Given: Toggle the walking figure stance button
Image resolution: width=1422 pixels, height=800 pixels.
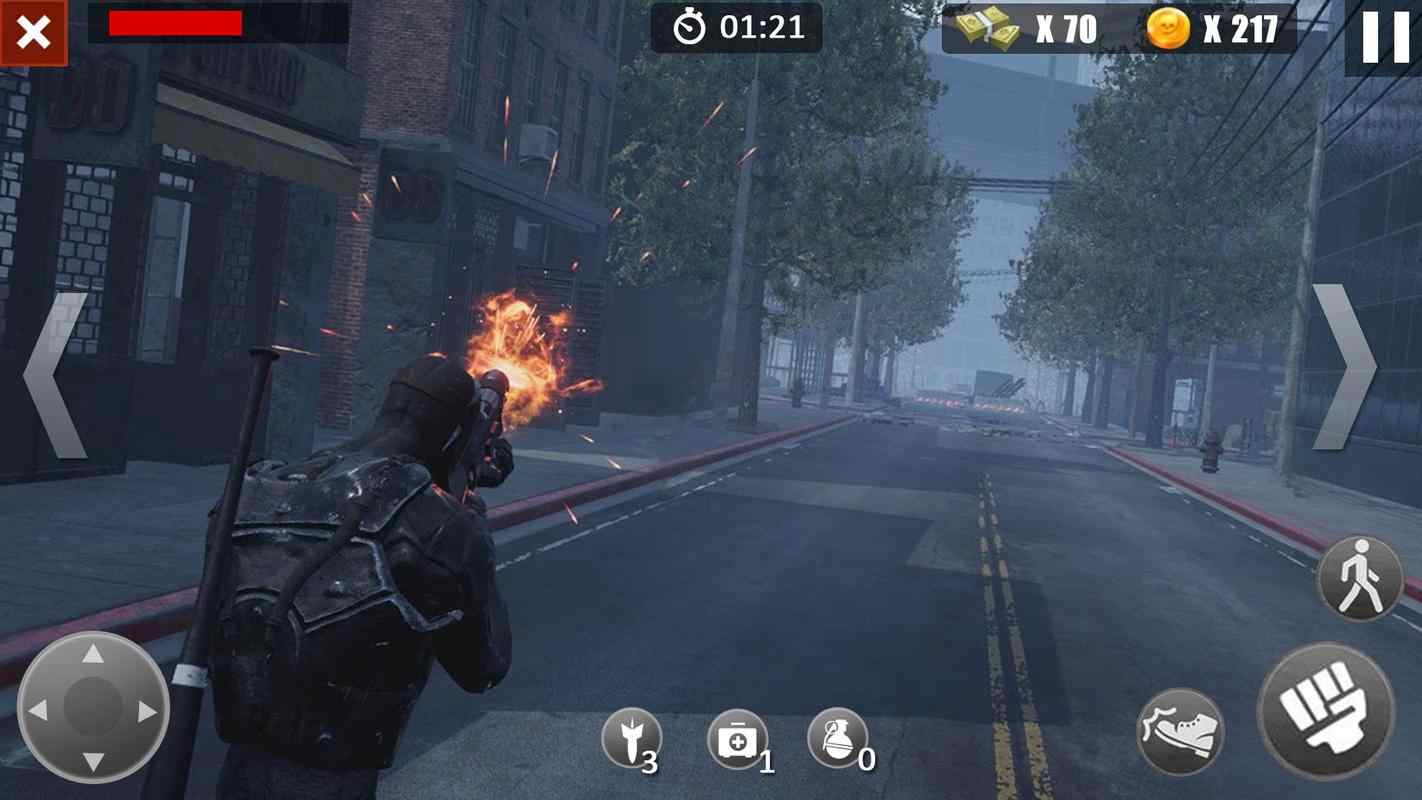Looking at the screenshot, I should click(x=1359, y=579).
